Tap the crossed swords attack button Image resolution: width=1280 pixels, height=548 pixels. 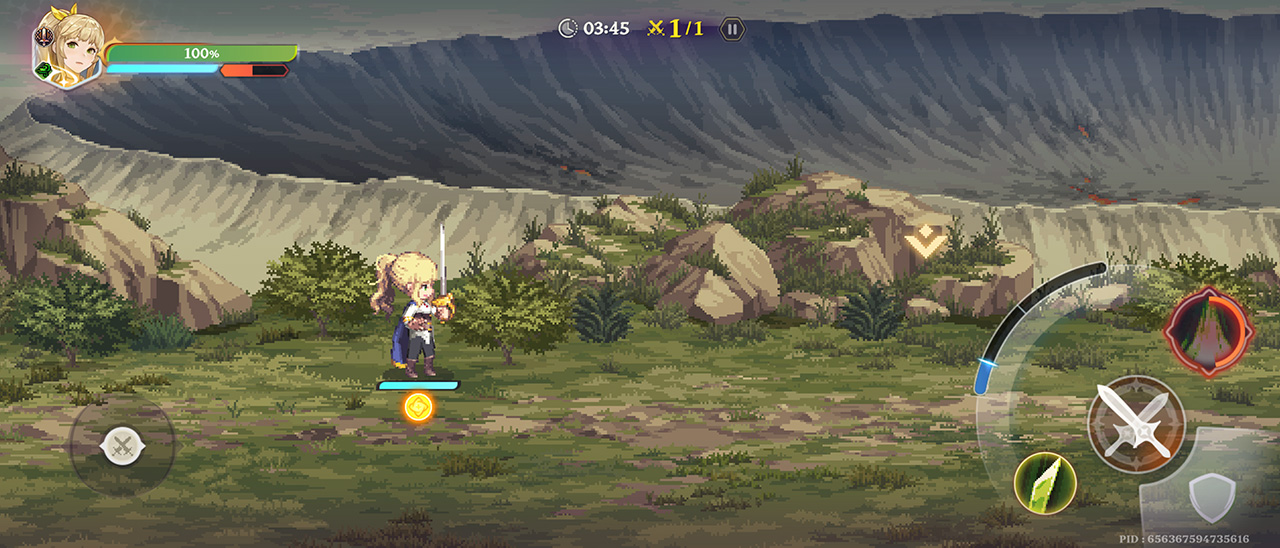(1136, 423)
